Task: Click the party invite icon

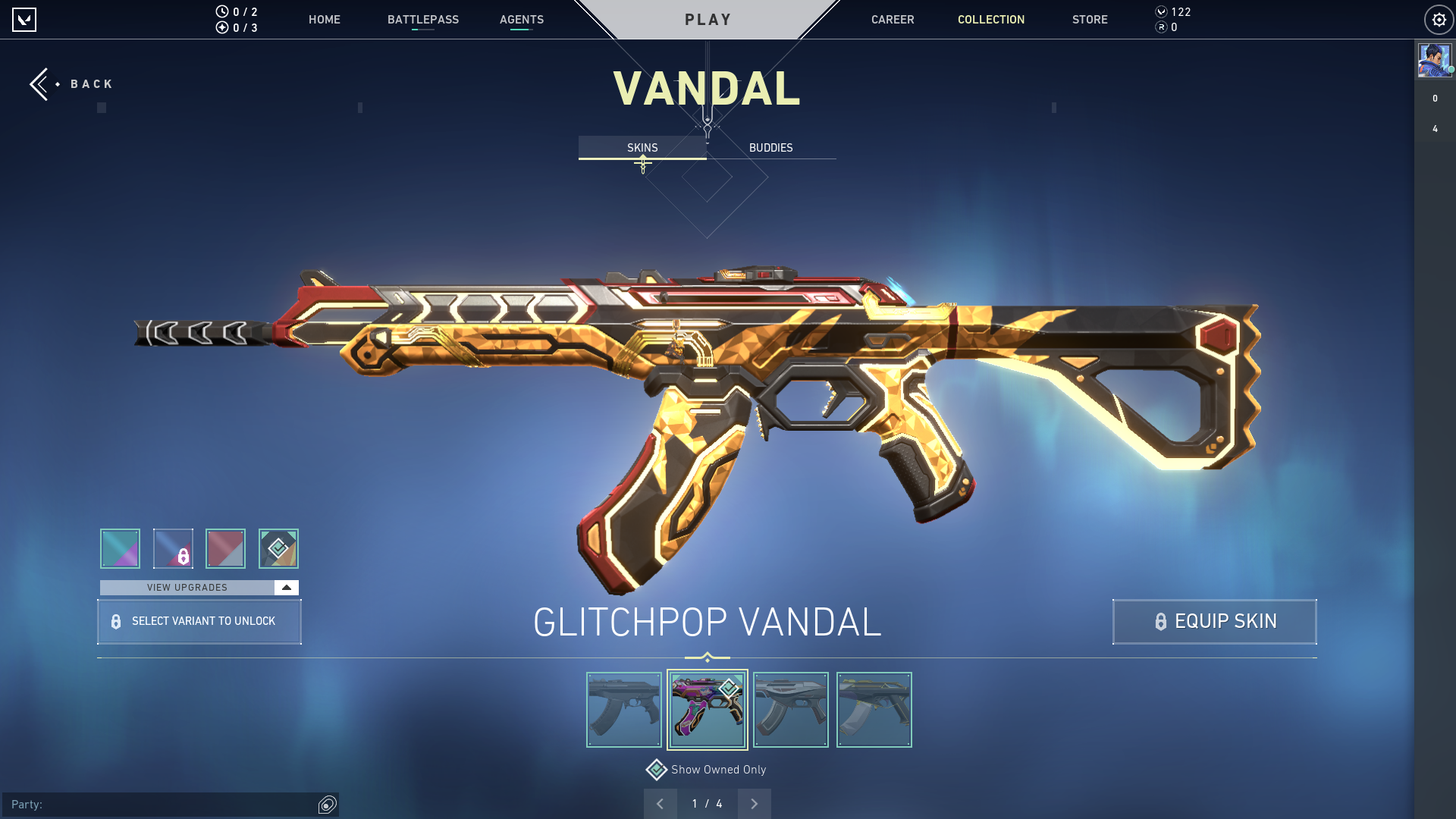Action: click(x=327, y=805)
